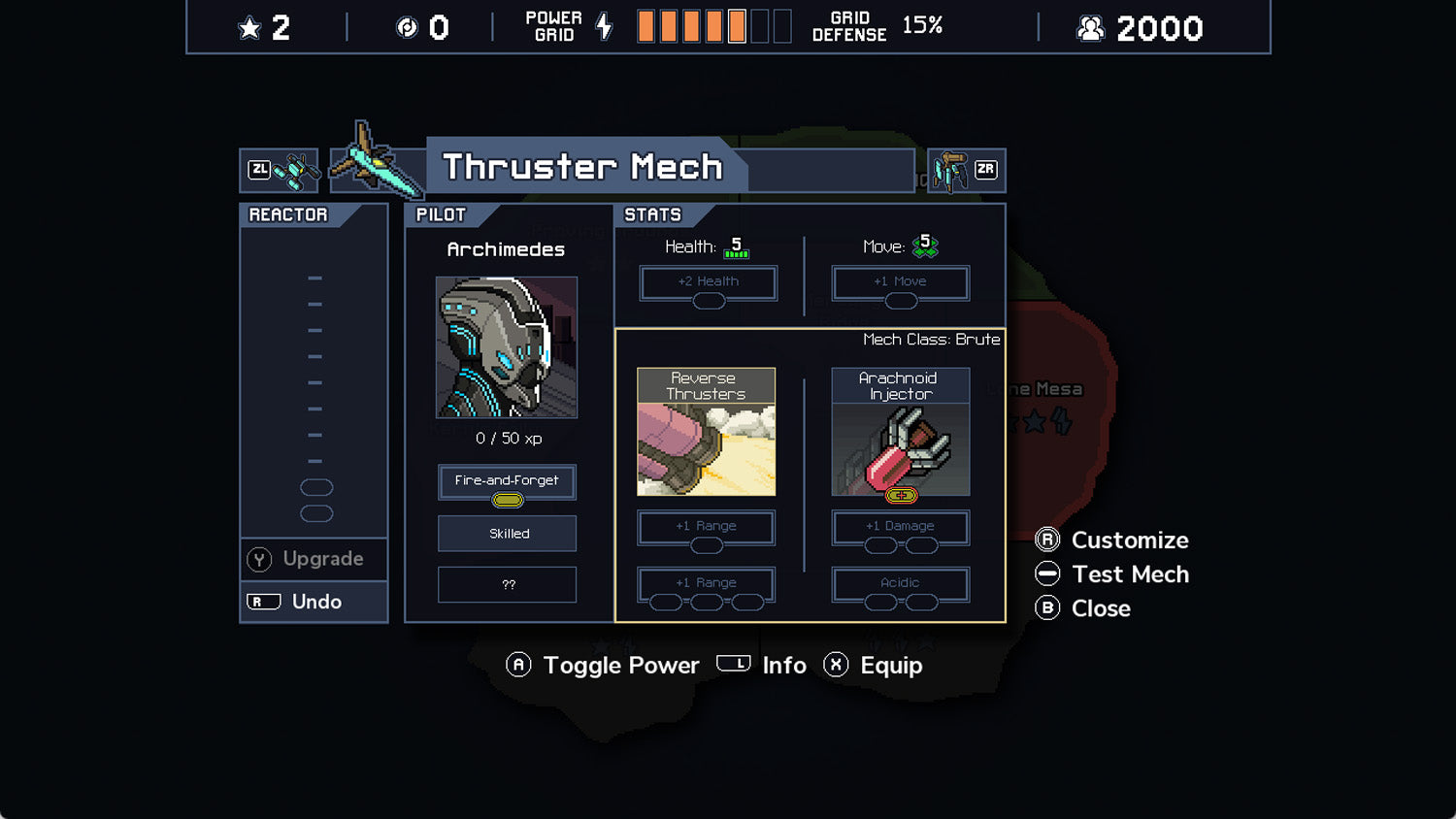Select the Reverse Thrusters weapon
The image size is (1456, 819).
click(x=706, y=432)
